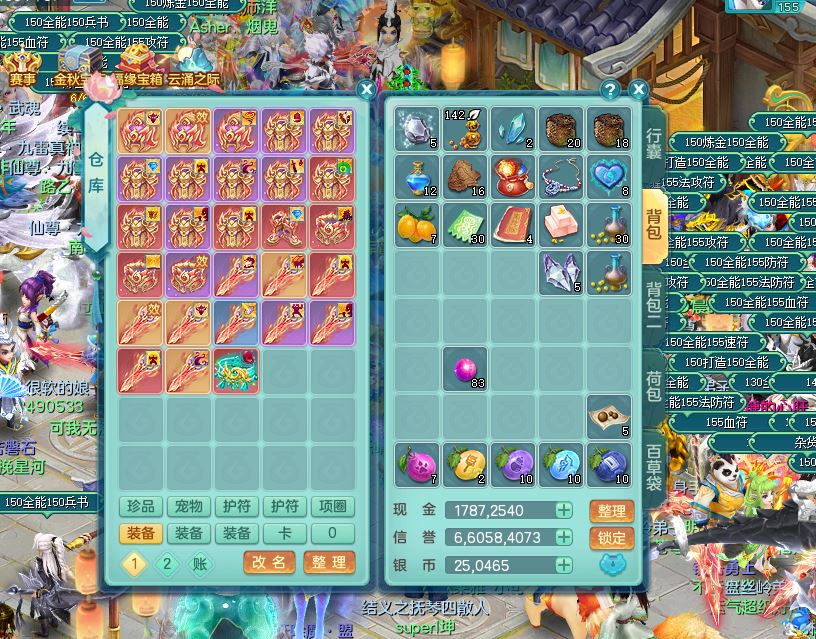The height and width of the screenshot is (639, 816).
Task: Close the warehouse panel
Action: (x=366, y=89)
